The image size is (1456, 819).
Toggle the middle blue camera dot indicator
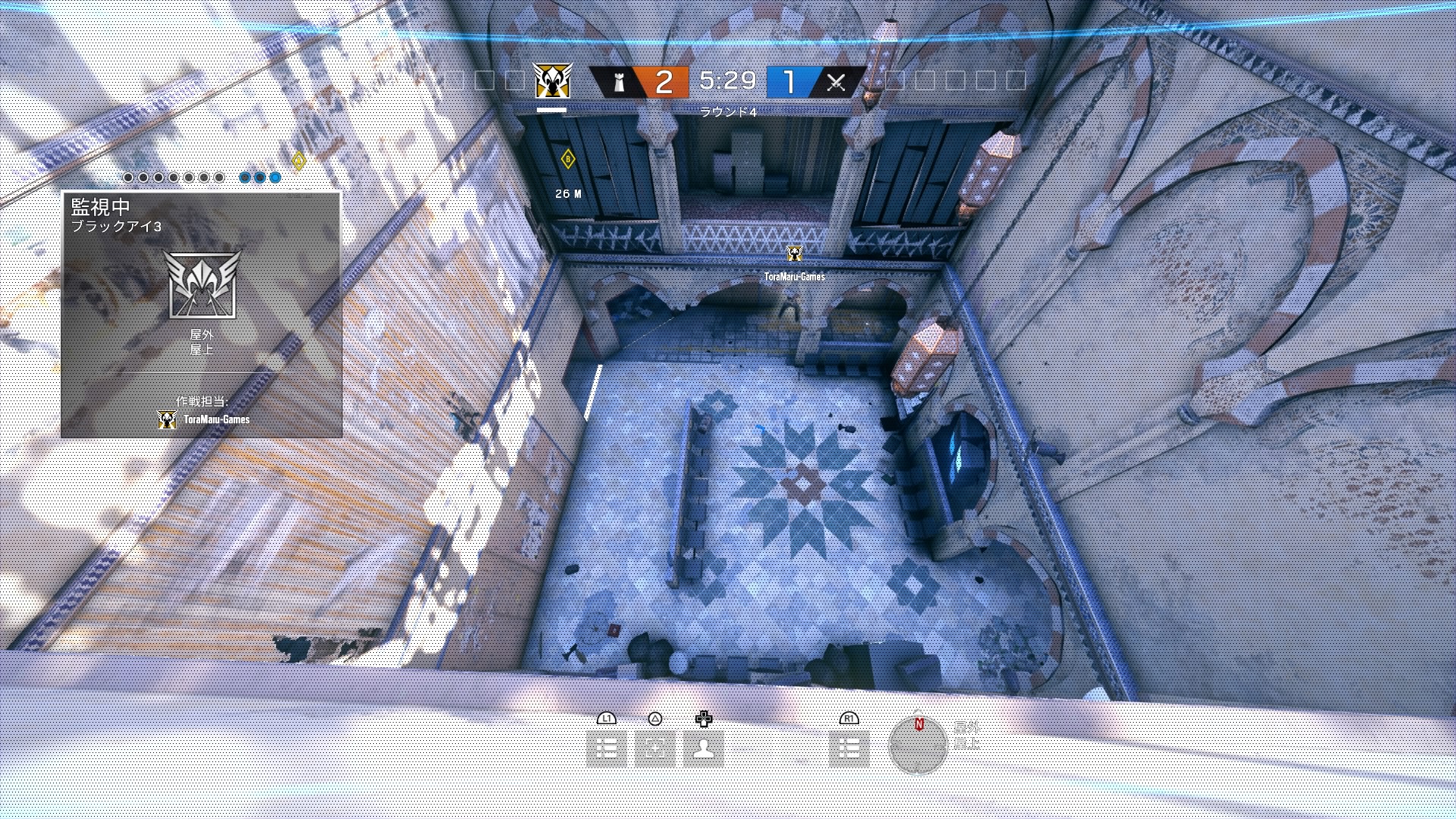(x=258, y=177)
